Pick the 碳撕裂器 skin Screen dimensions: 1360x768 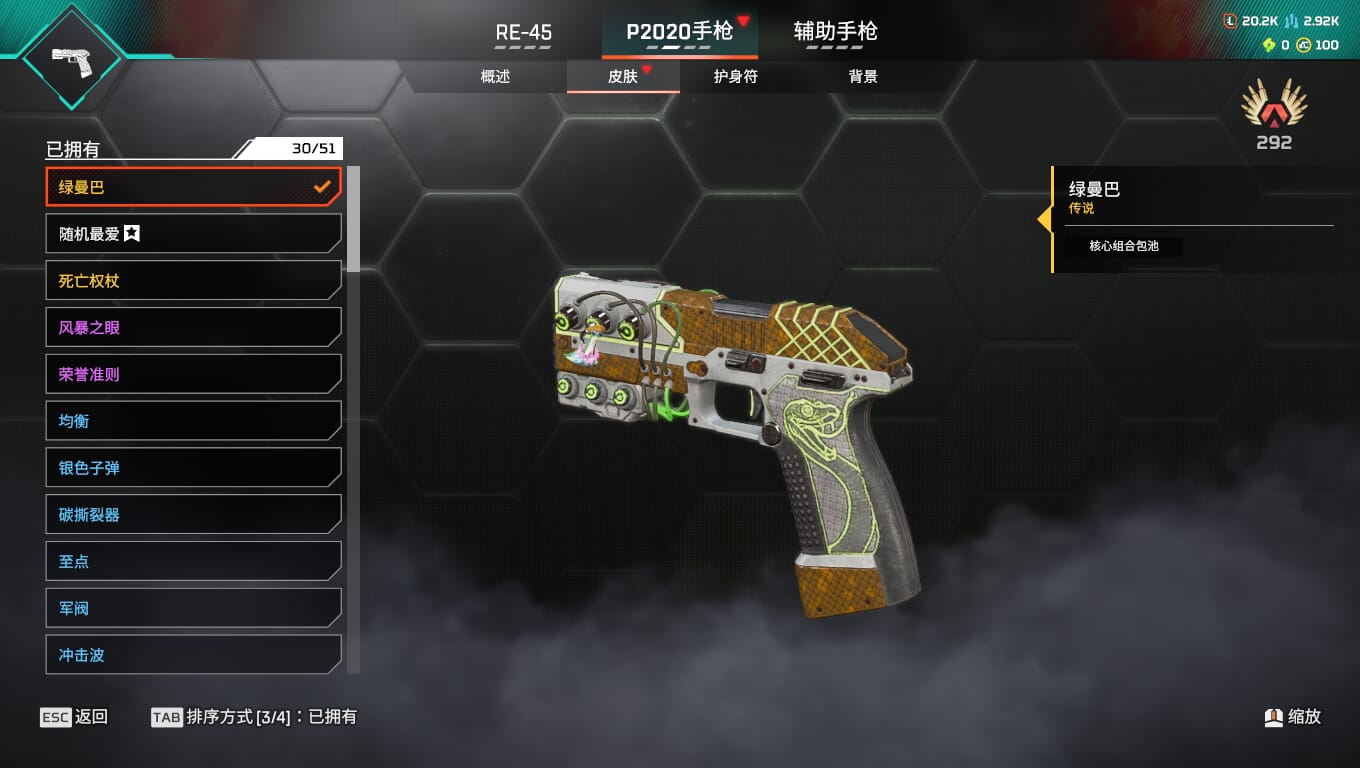[x=193, y=515]
